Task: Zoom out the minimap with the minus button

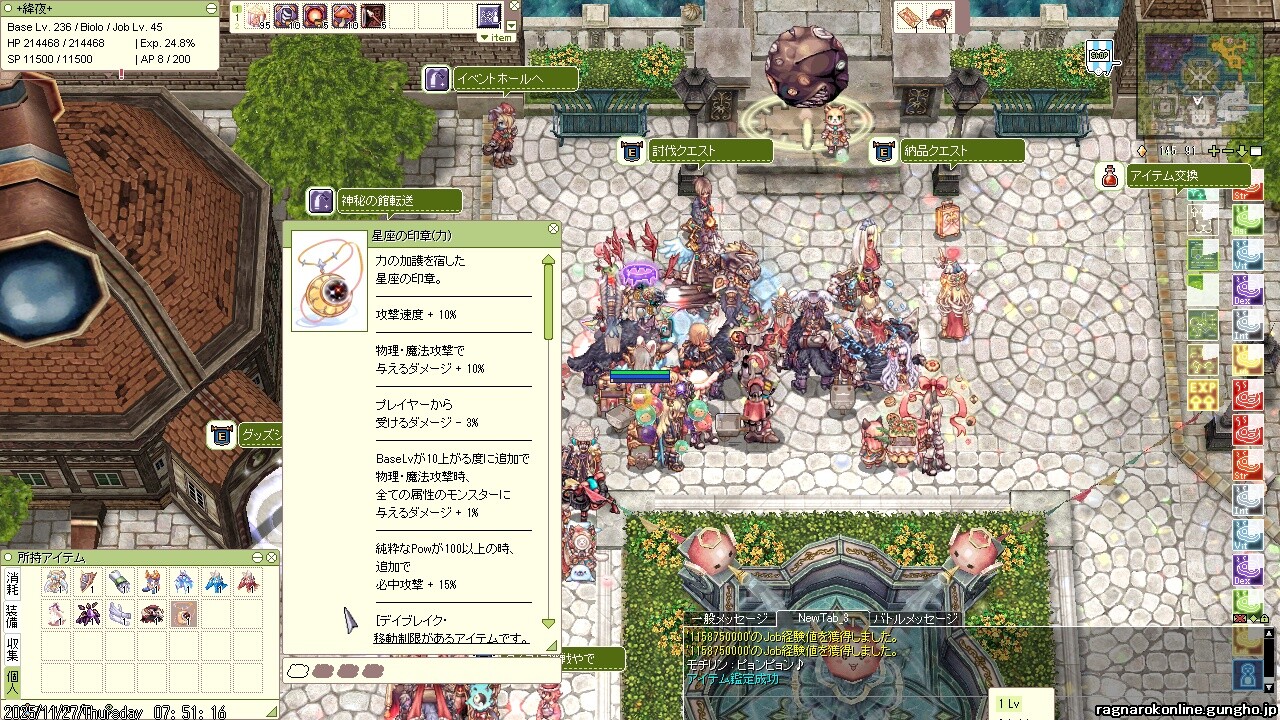Action: pyautogui.click(x=1227, y=151)
